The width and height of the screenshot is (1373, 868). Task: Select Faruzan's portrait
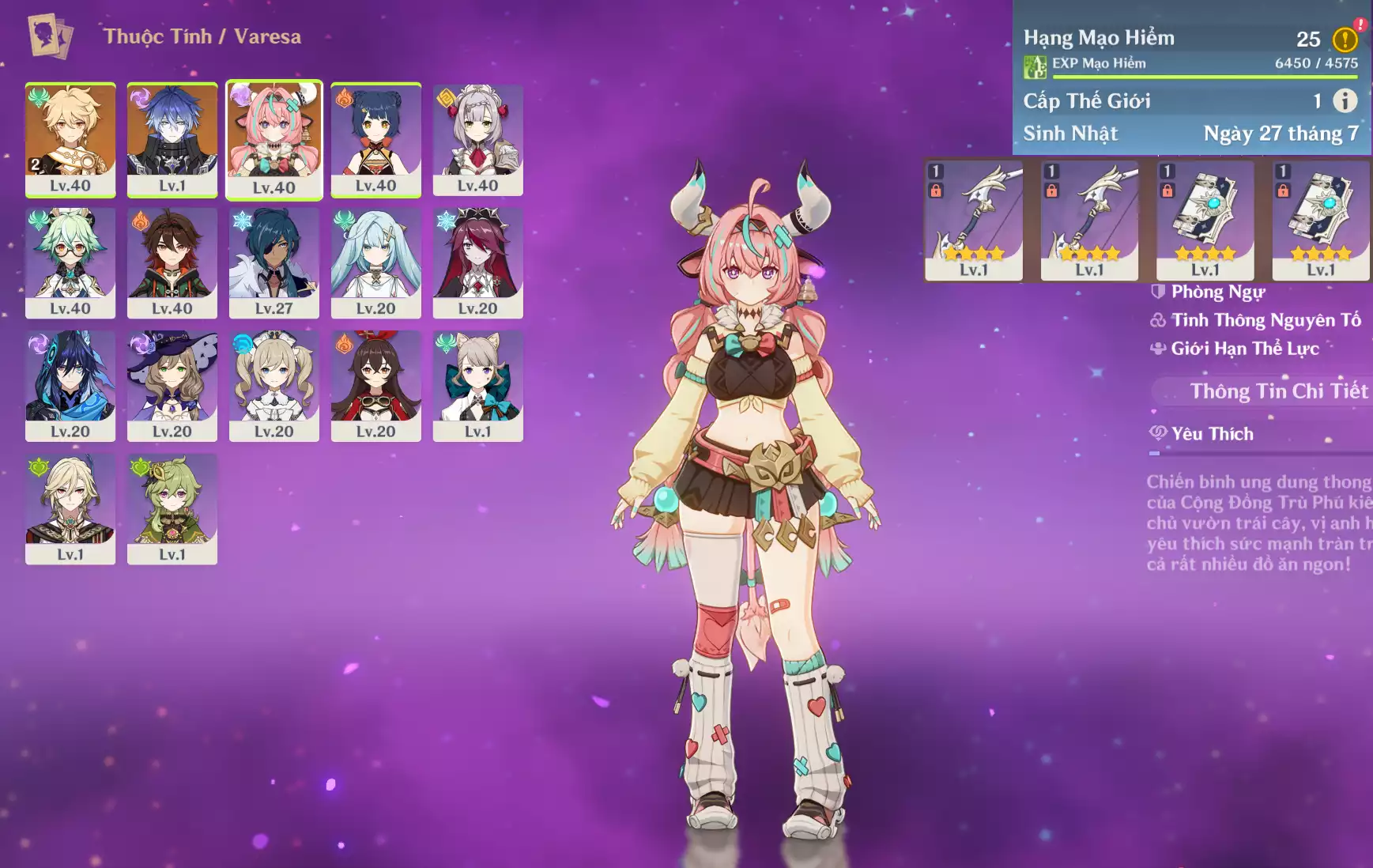(376, 262)
